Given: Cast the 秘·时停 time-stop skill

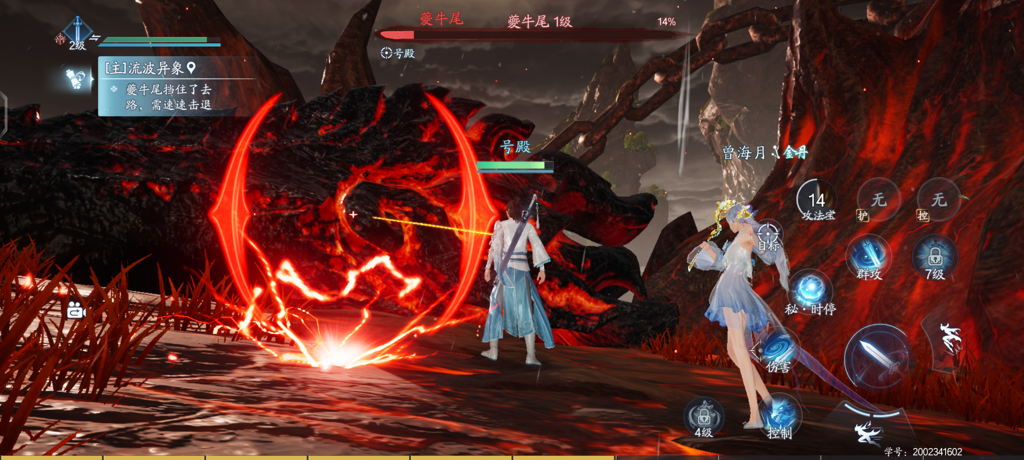Looking at the screenshot, I should coord(809,290).
